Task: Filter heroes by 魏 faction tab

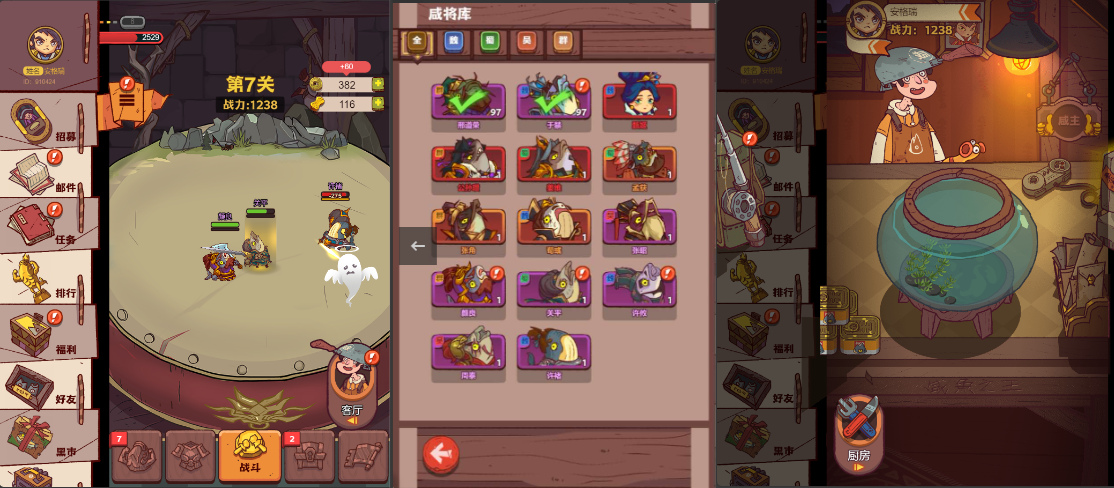Action: tap(454, 41)
